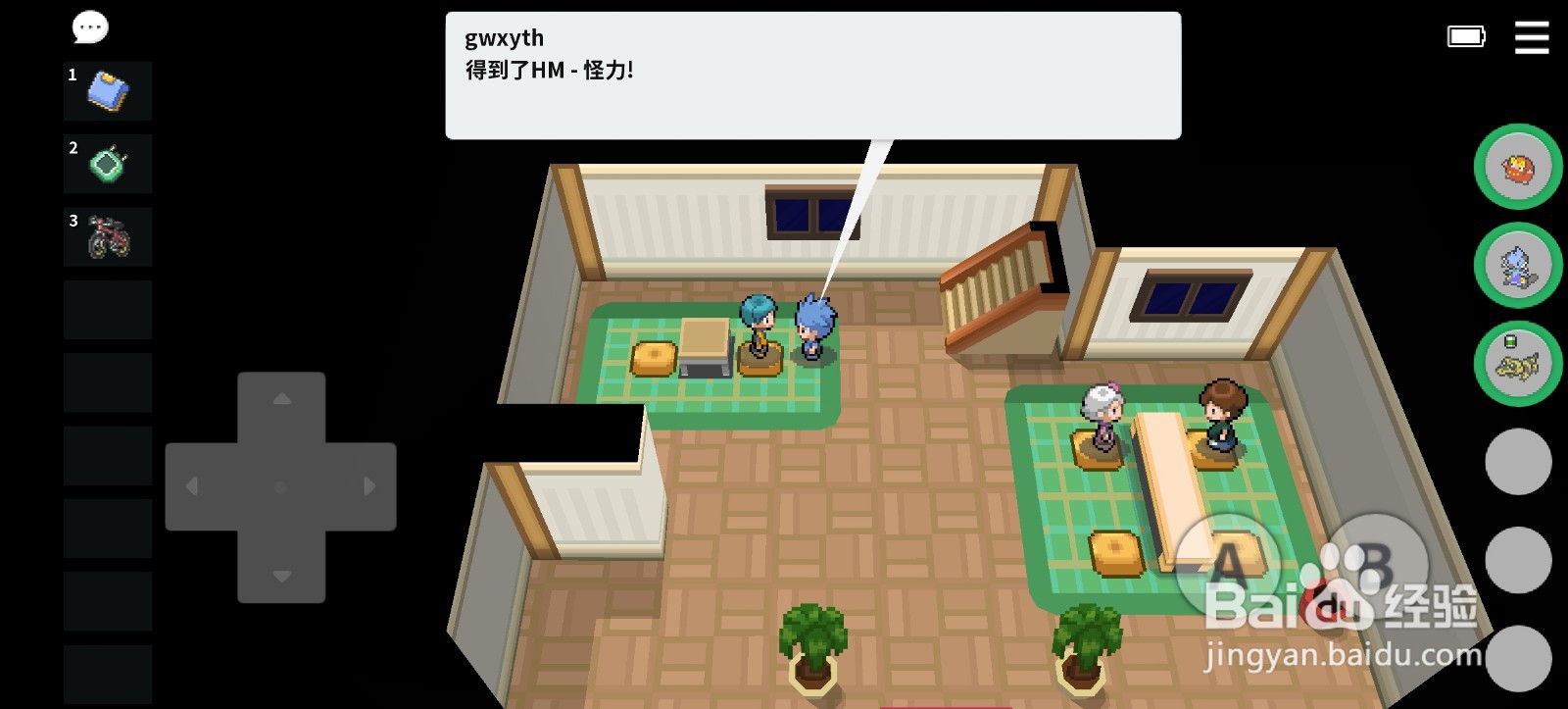Open the yellow Pokémon holding an item
This screenshot has height=709, width=1568.
coord(1520,363)
